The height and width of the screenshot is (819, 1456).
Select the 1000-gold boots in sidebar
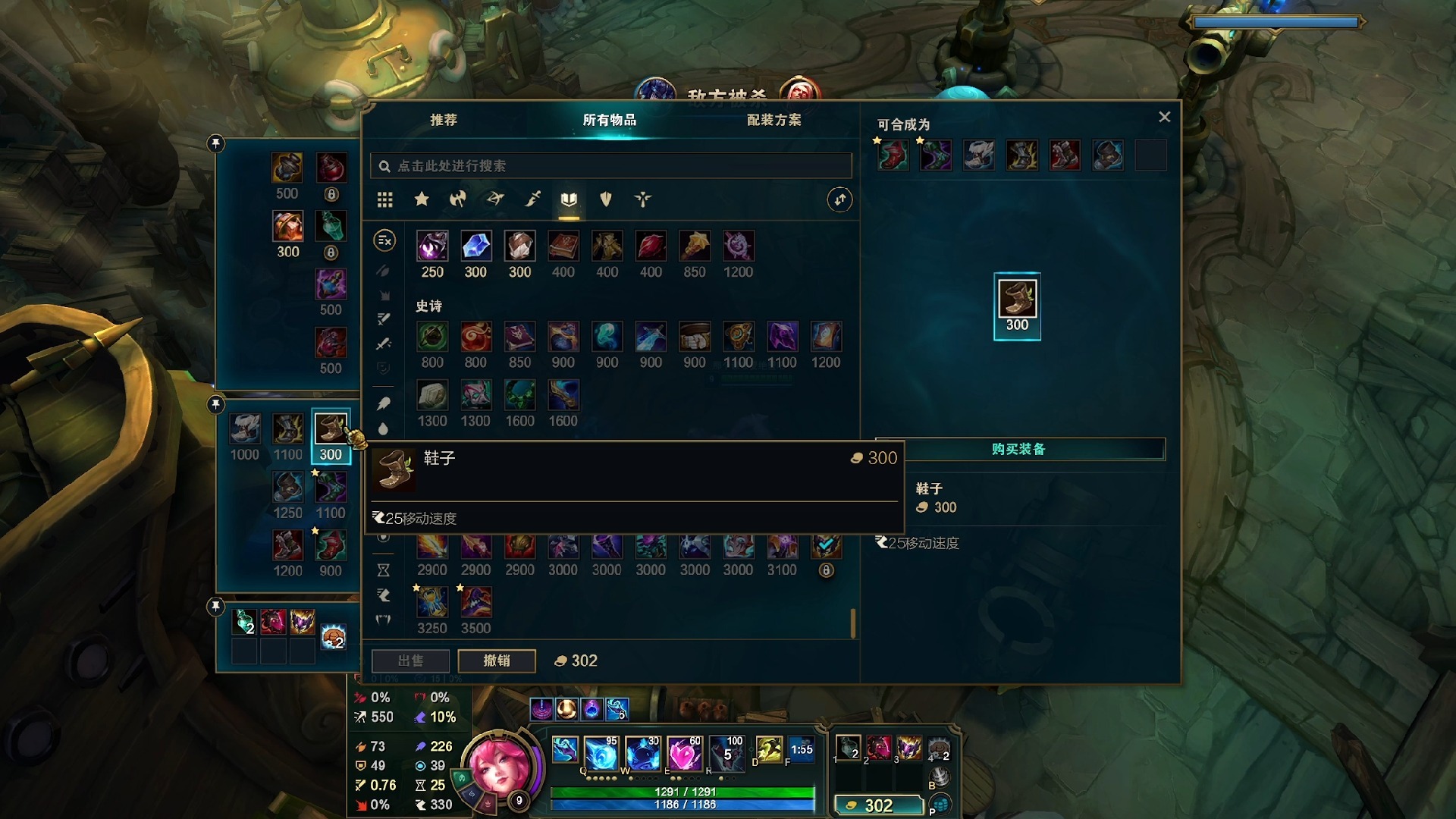pyautogui.click(x=245, y=429)
